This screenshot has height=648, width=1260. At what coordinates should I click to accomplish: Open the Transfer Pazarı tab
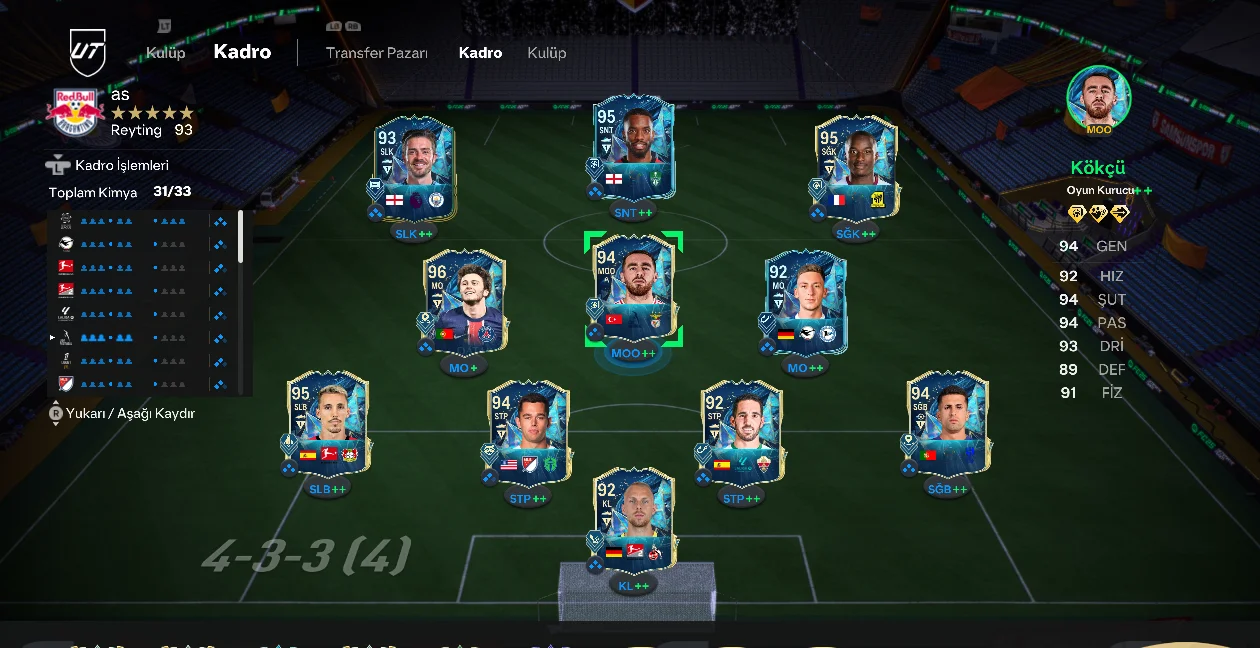click(x=376, y=53)
